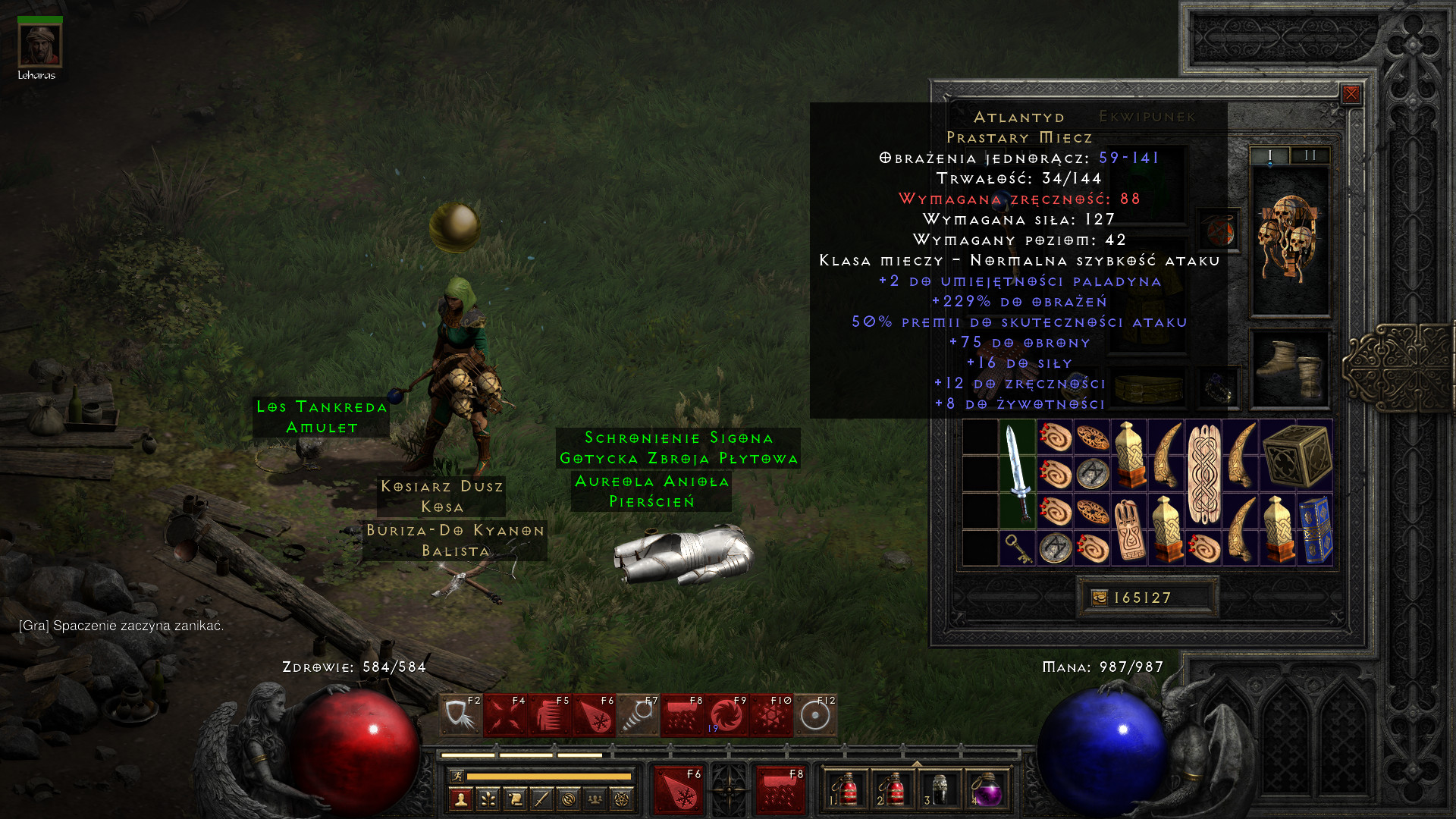The image size is (1456, 819).
Task: Open the right-click skill selector
Action: click(780, 789)
